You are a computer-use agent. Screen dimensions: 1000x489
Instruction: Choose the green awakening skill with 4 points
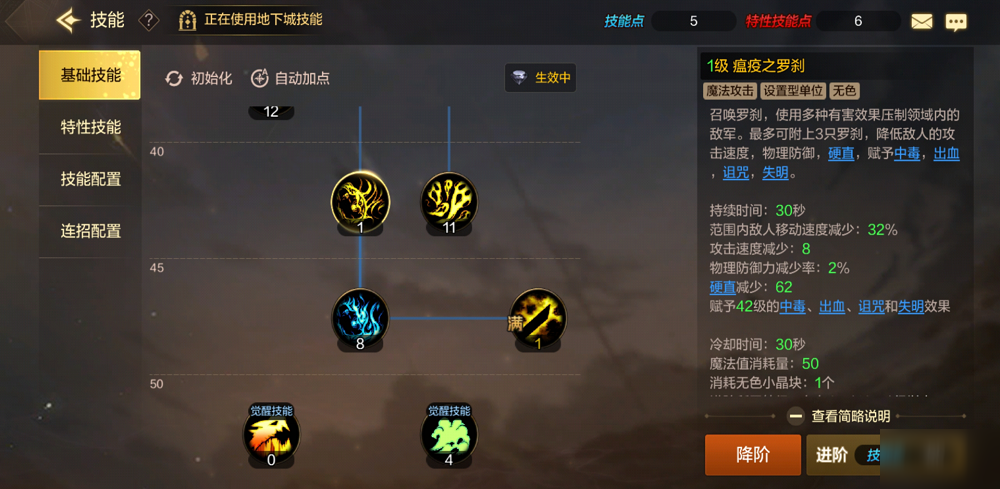click(x=449, y=434)
